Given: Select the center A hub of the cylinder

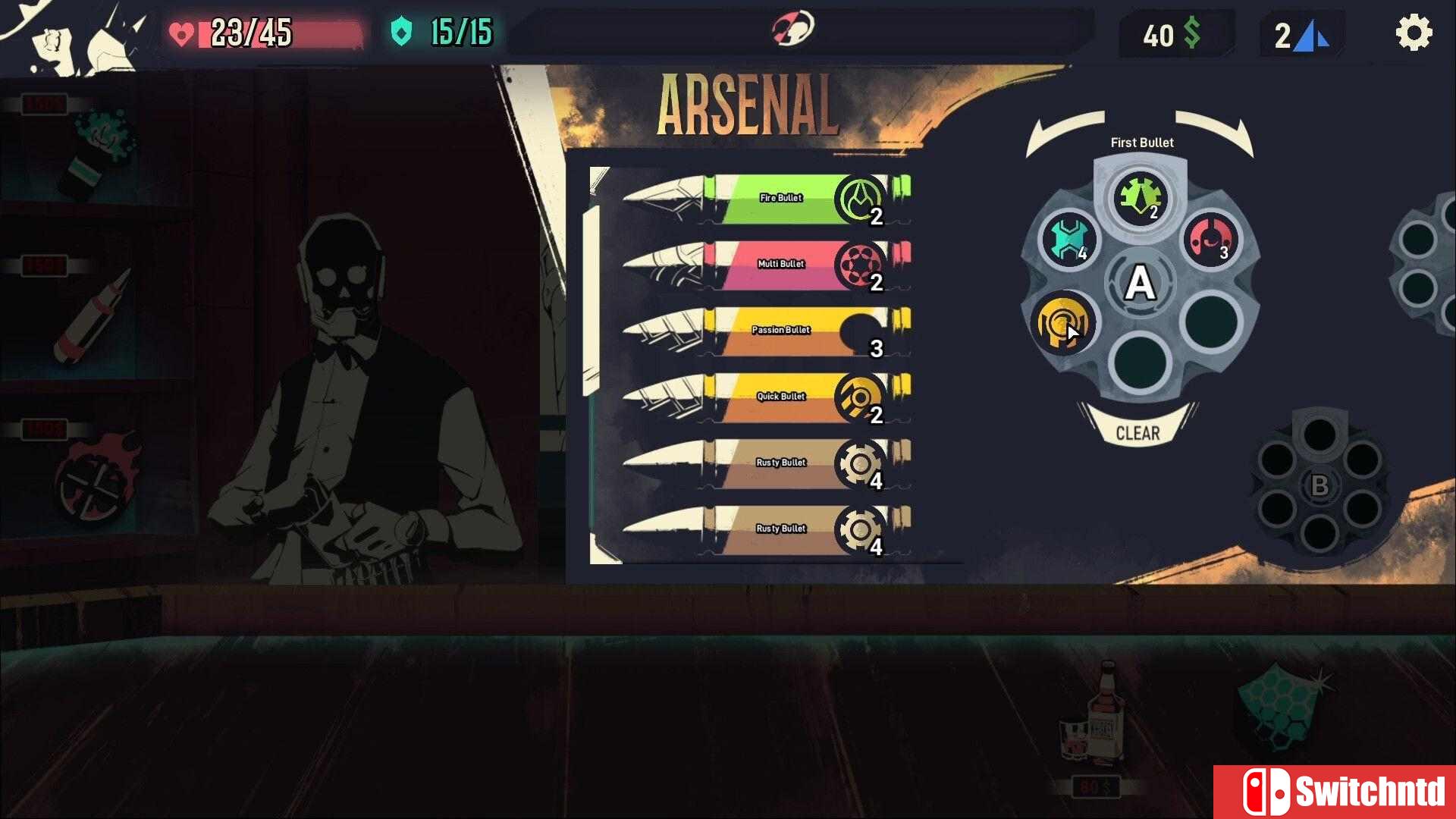Looking at the screenshot, I should coord(1140,284).
